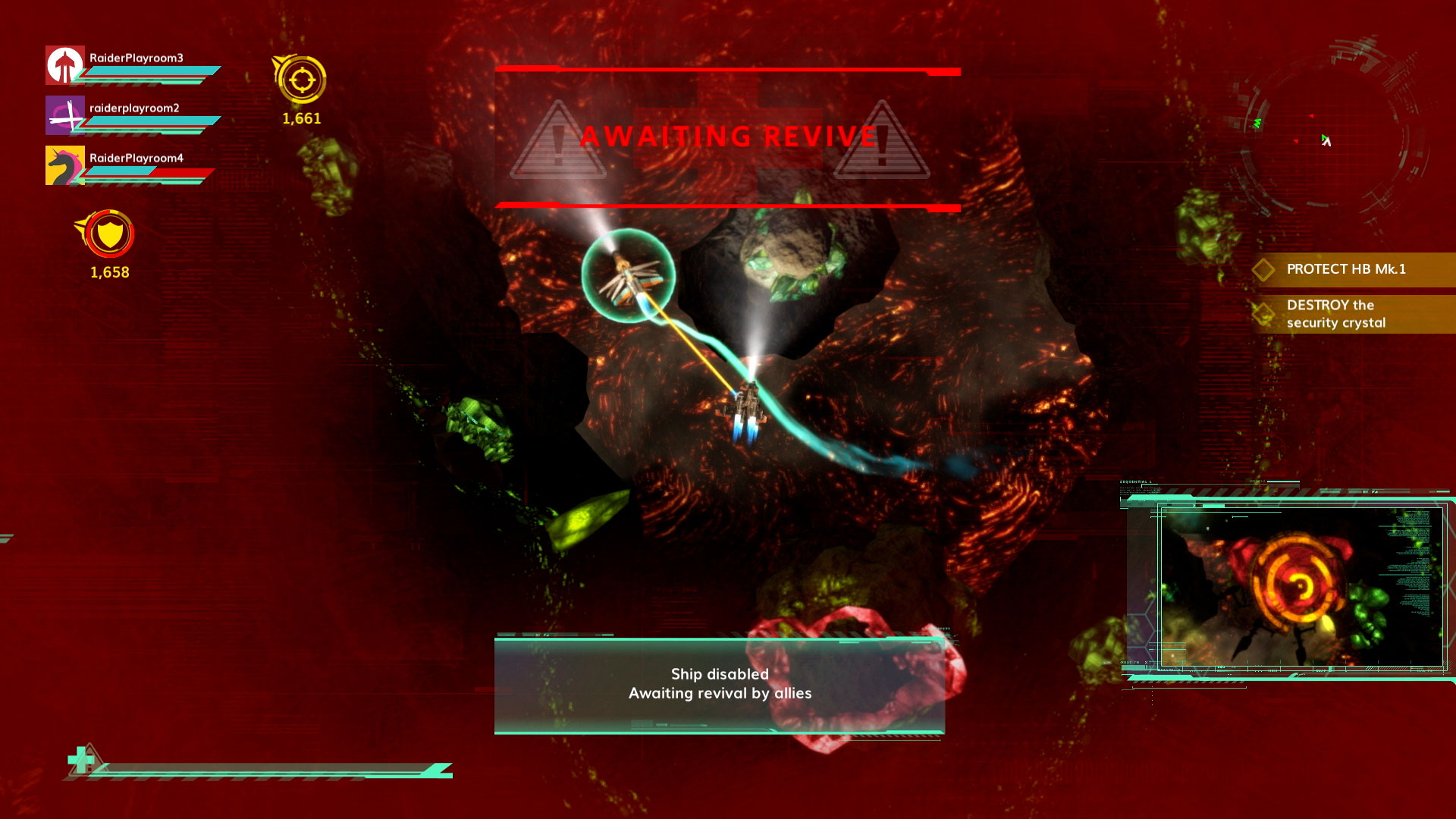View the security crystal camera feed

(x=1300, y=587)
